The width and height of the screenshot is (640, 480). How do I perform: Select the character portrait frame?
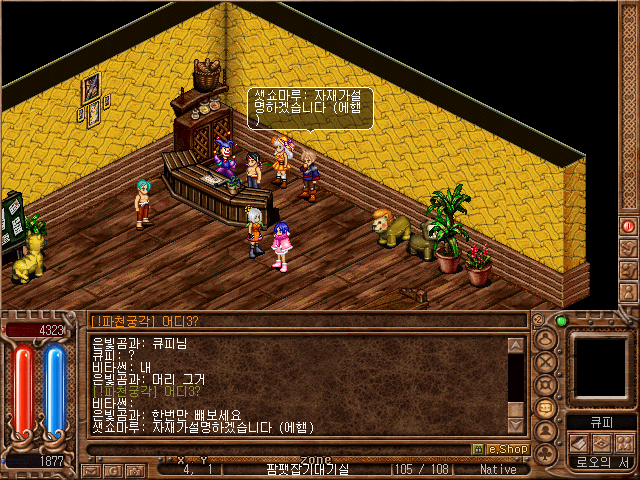(x=602, y=368)
